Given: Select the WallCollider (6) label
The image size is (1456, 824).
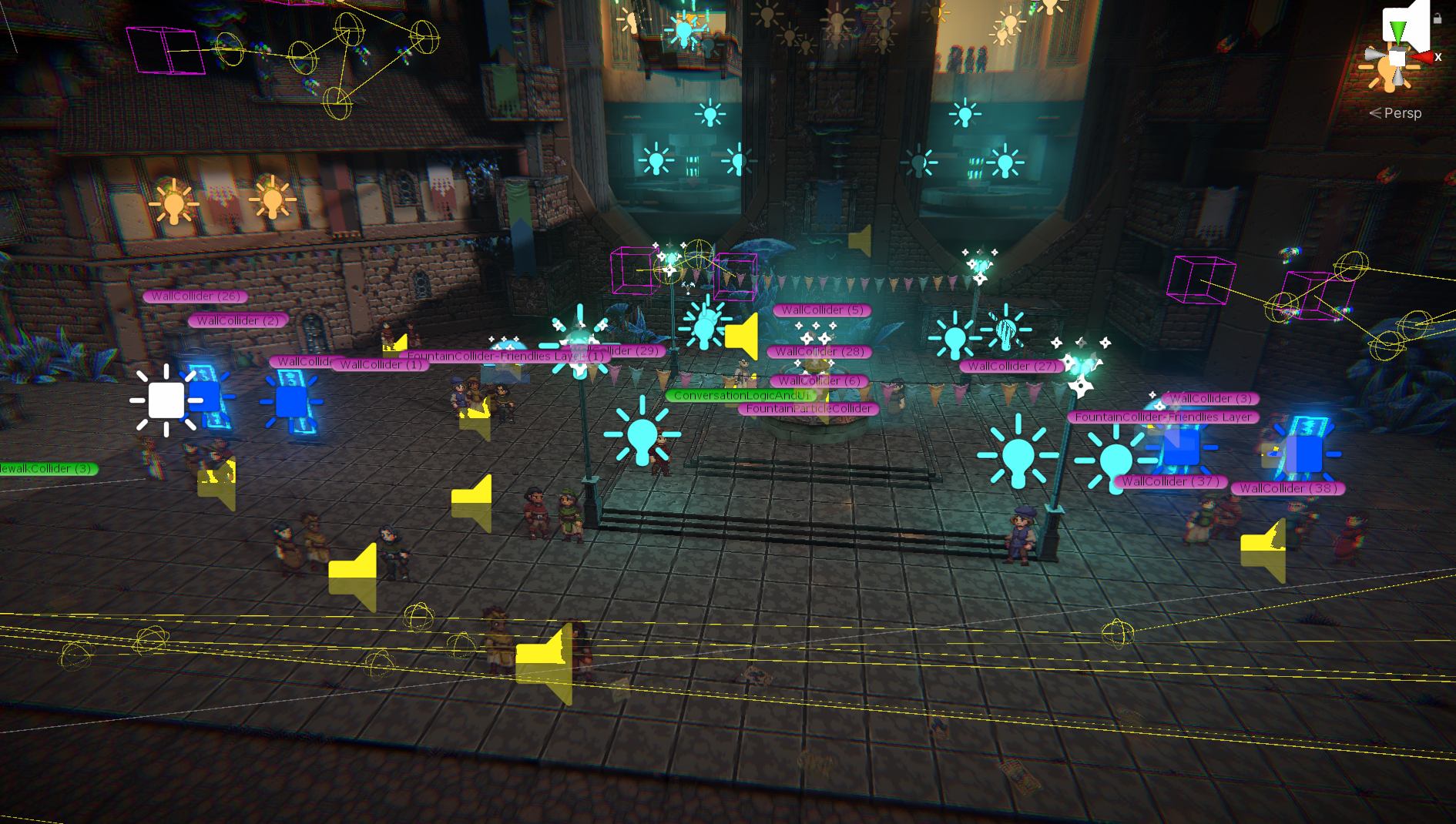Looking at the screenshot, I should (819, 381).
